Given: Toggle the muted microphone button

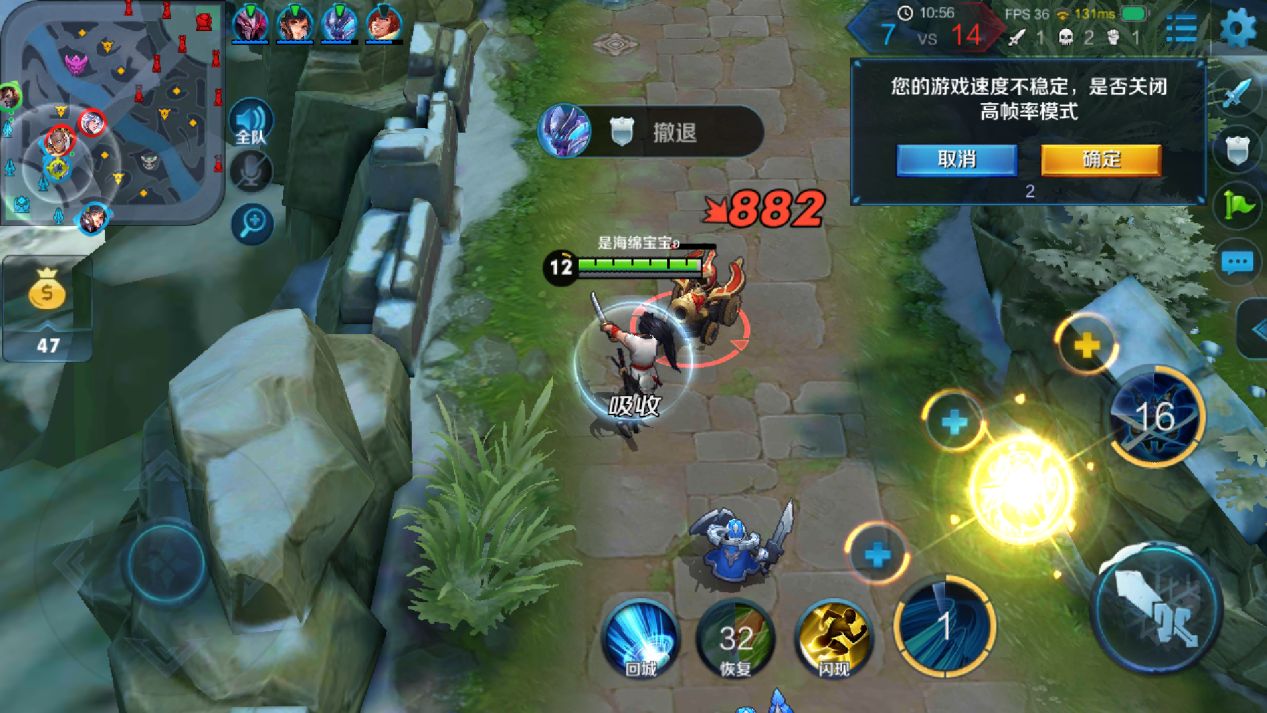Looking at the screenshot, I should (251, 172).
